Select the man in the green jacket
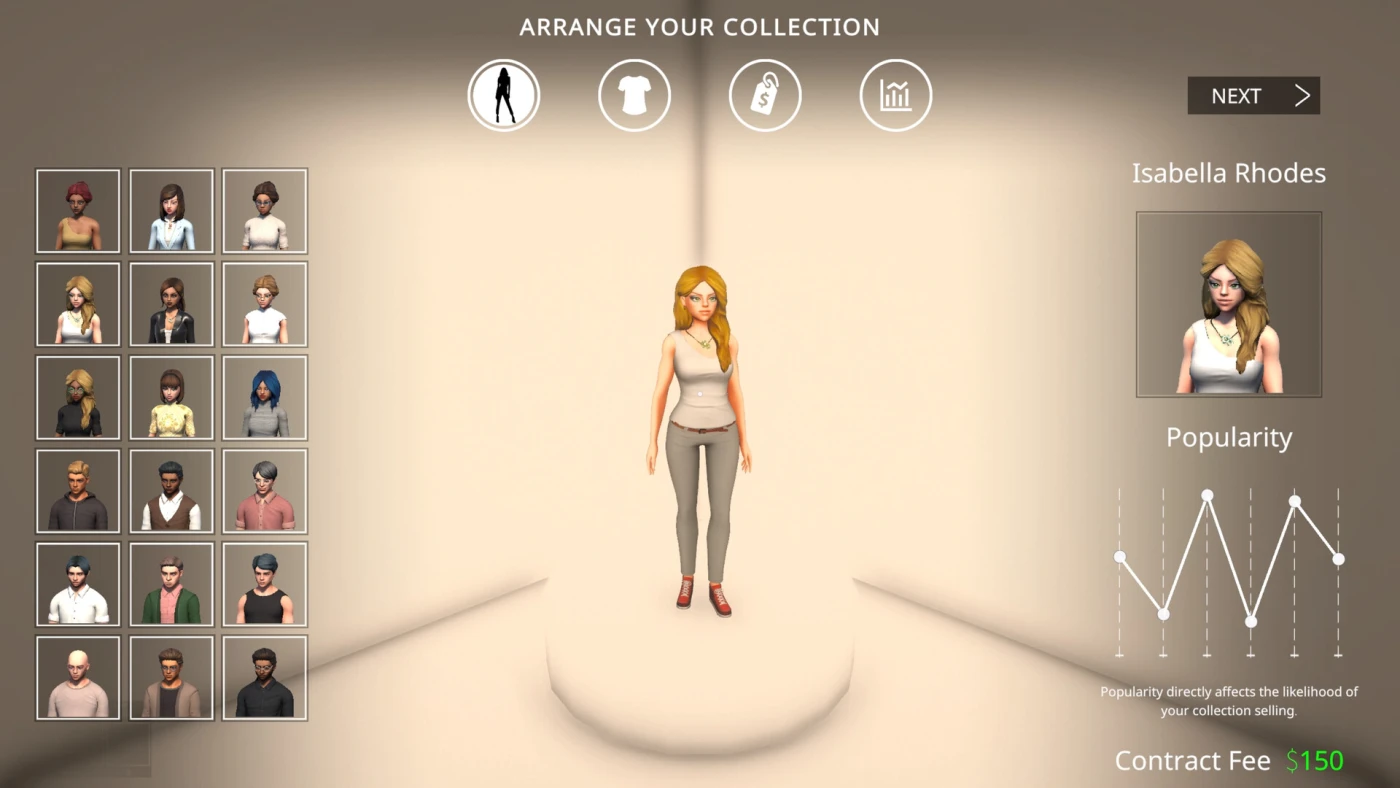Viewport: 1400px width, 788px height. click(171, 584)
